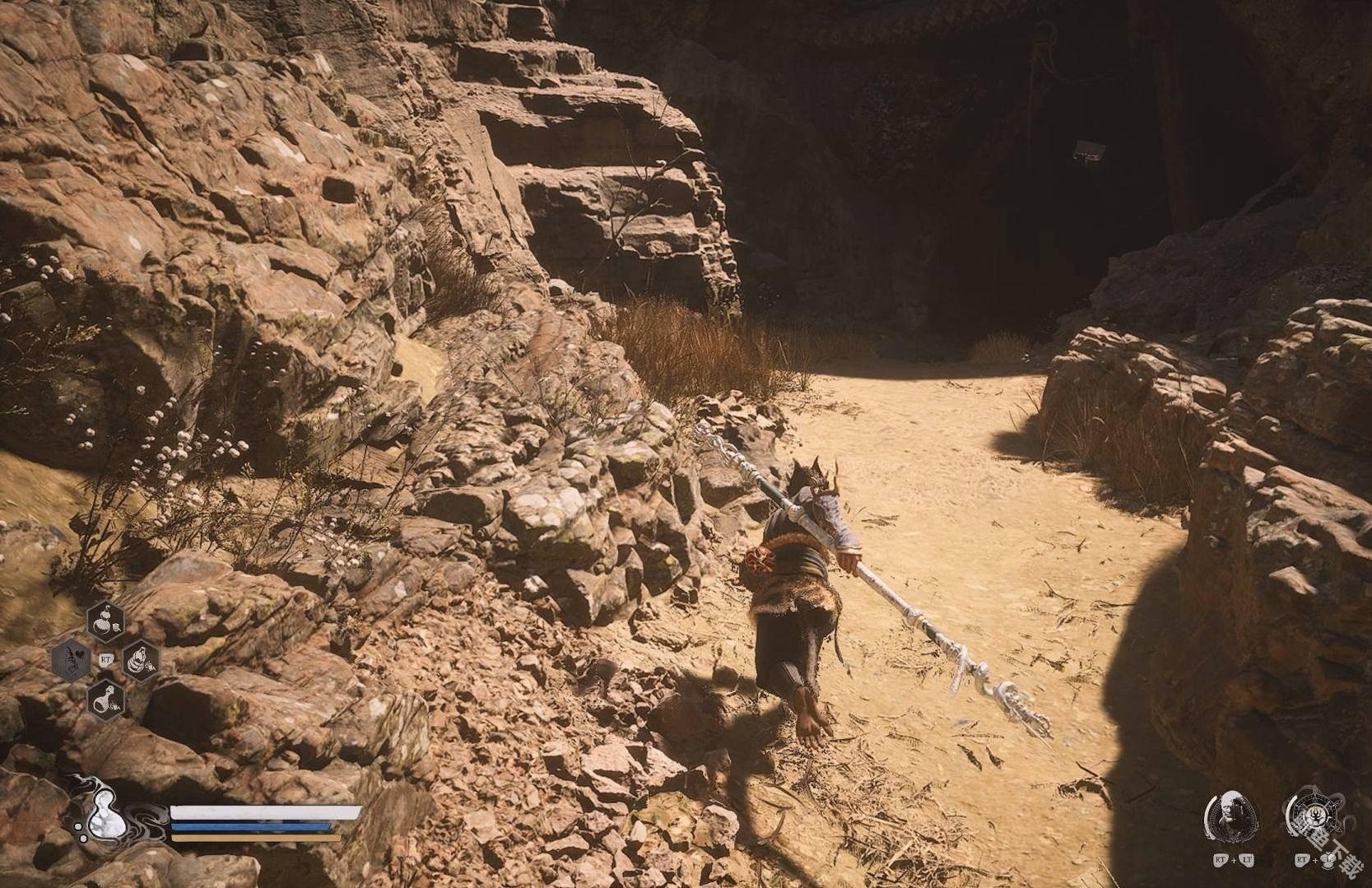Use the wrapped jar item in the right hexagon slot
The image size is (1372, 888).
pos(141,659)
